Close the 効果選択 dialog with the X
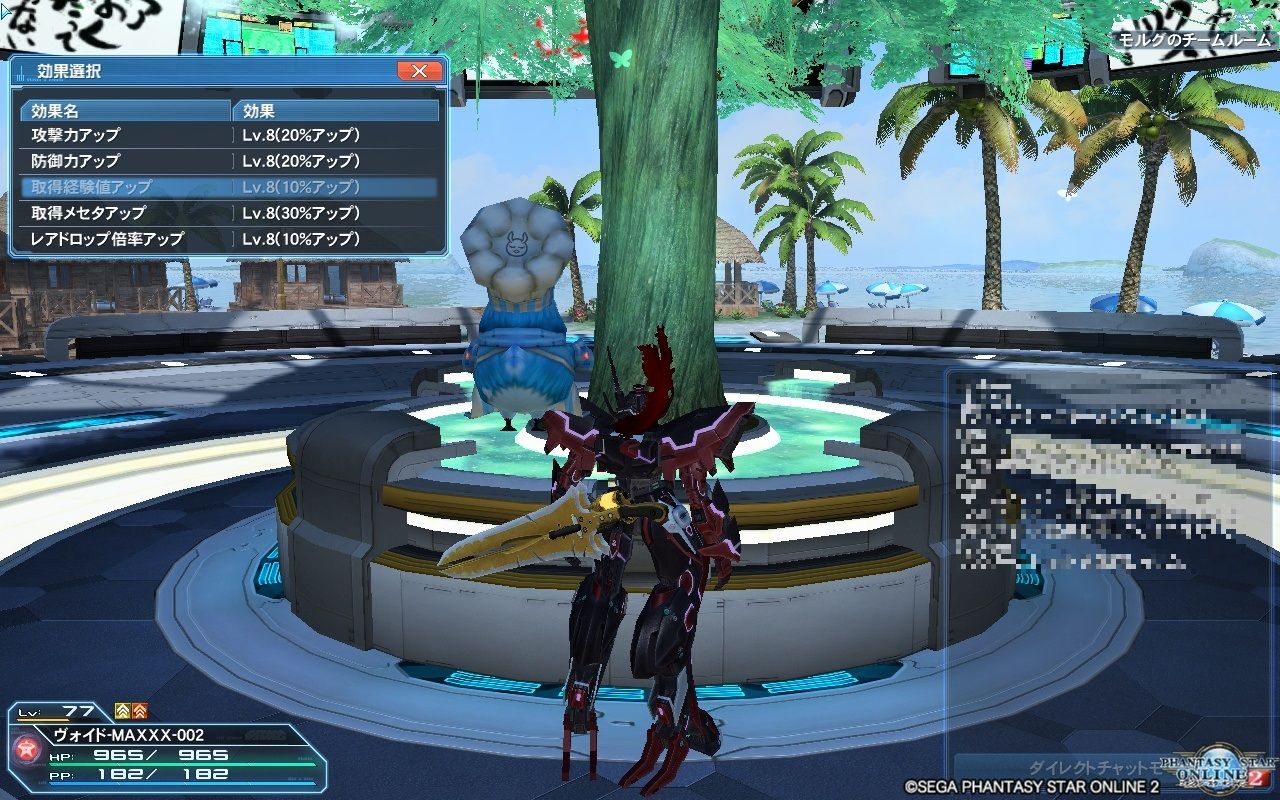1280x800 pixels. 421,71
